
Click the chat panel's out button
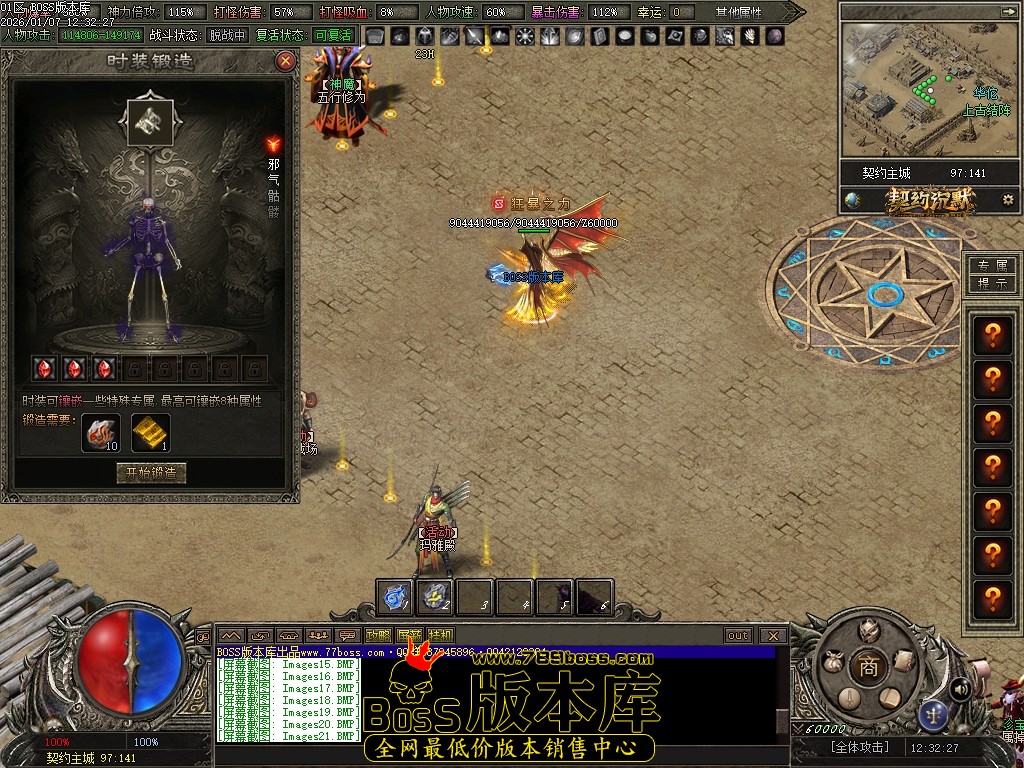(x=738, y=635)
